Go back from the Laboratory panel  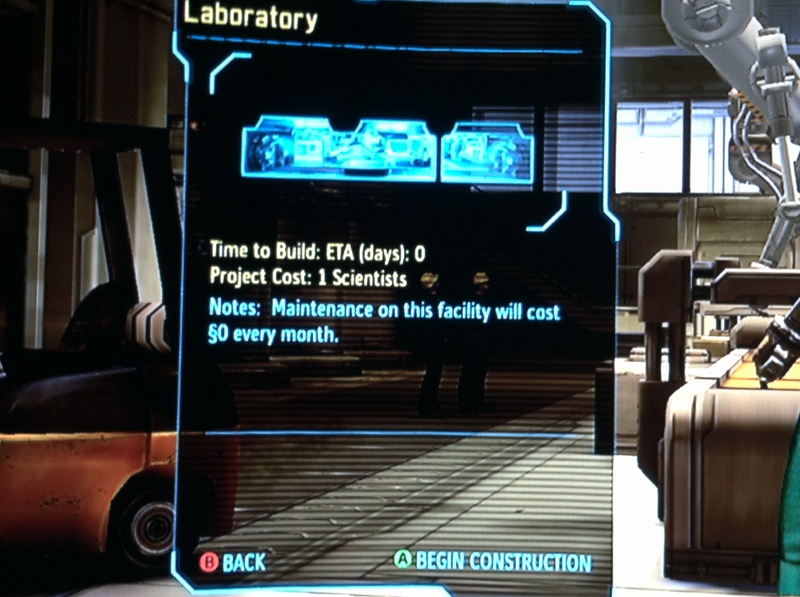pyautogui.click(x=233, y=562)
